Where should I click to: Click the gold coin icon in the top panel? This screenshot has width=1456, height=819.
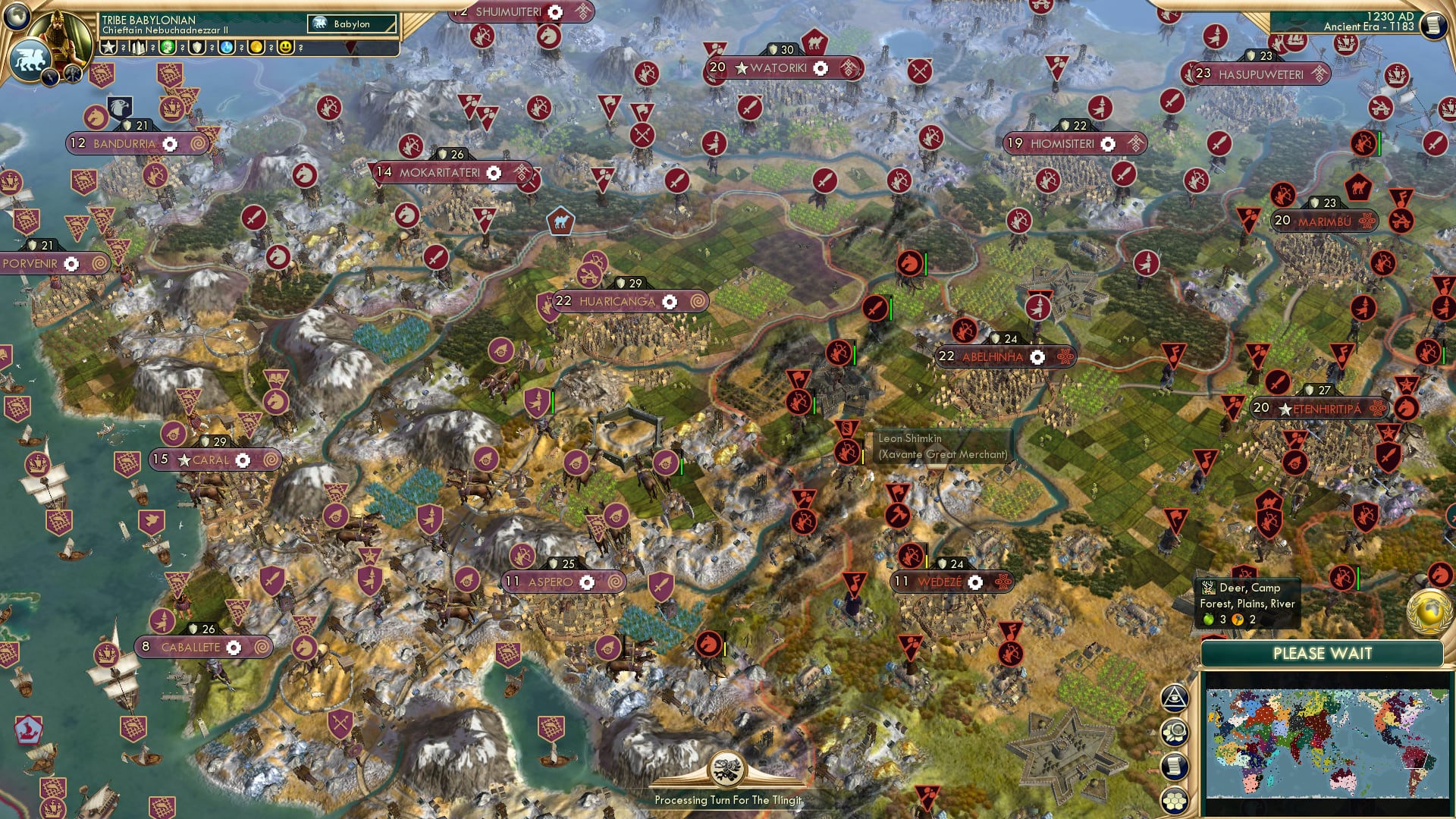pyautogui.click(x=254, y=47)
